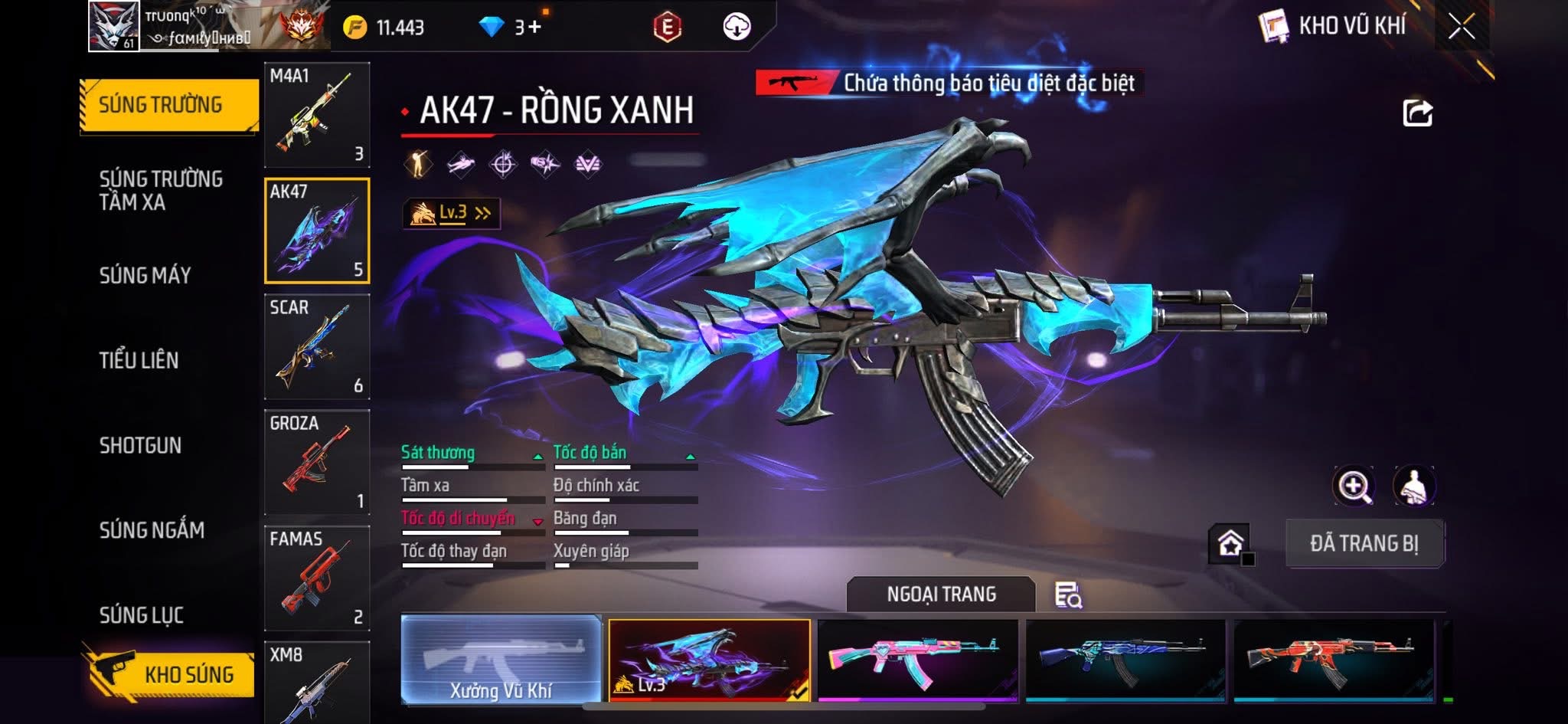Screen dimensions: 1568x724
Task: Click the Đã Trang Bị button
Action: click(x=1364, y=543)
